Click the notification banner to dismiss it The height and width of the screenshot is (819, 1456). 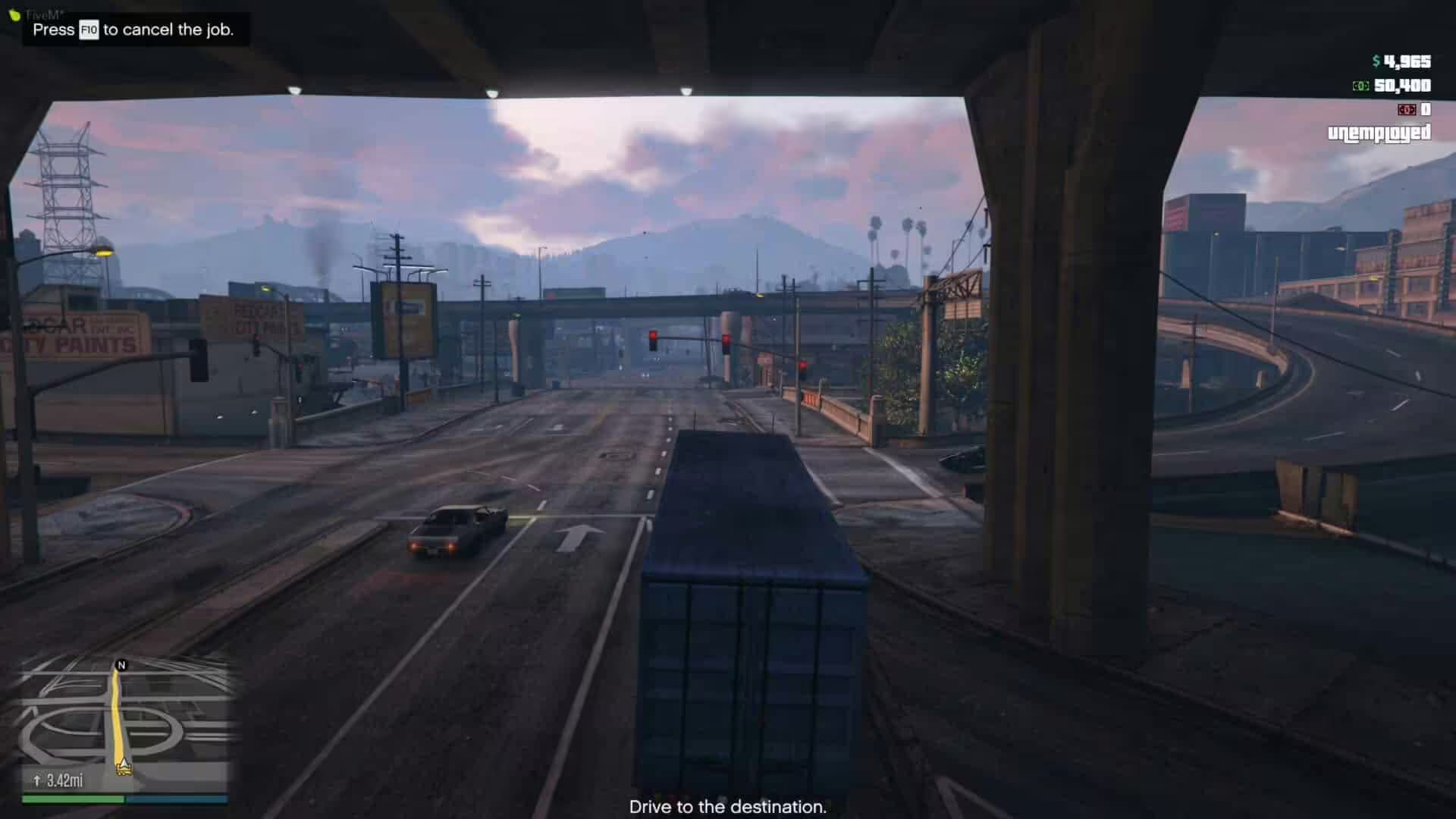(x=133, y=31)
